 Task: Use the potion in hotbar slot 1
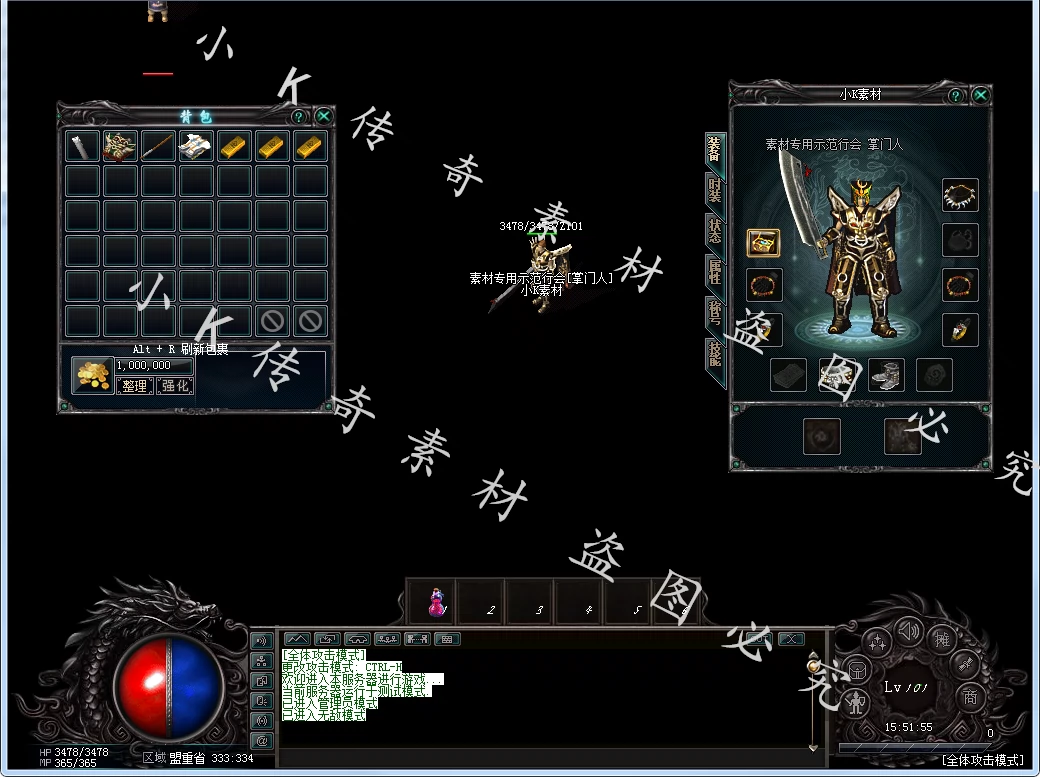coord(436,603)
